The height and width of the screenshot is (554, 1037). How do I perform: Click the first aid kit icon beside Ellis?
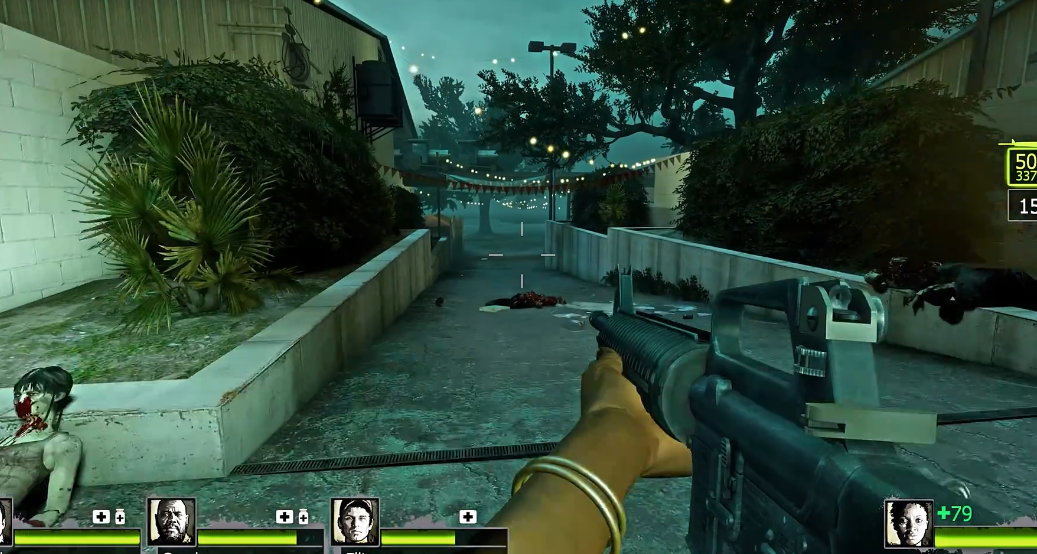[467, 516]
